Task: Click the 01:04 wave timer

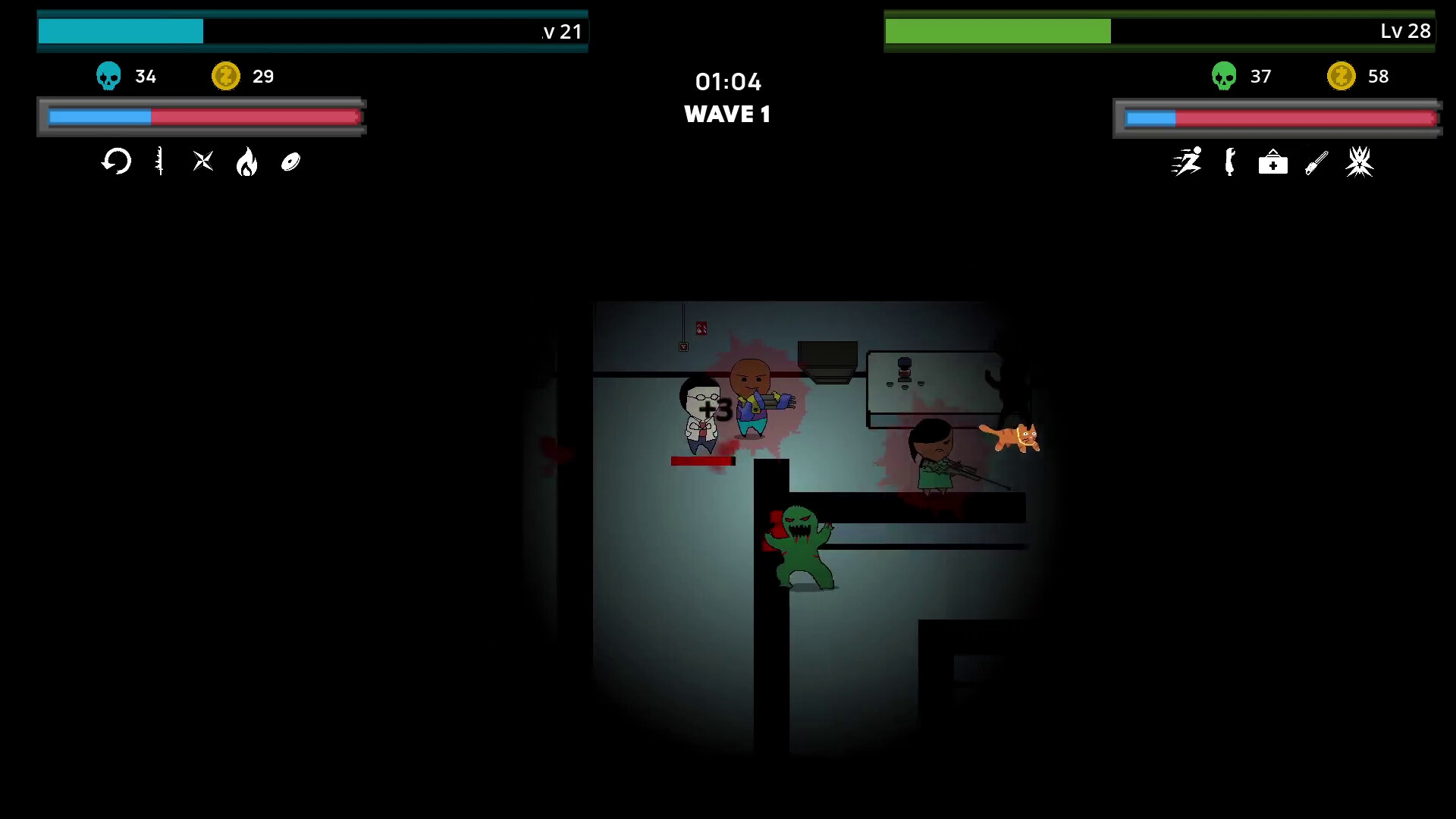Action: [x=729, y=82]
